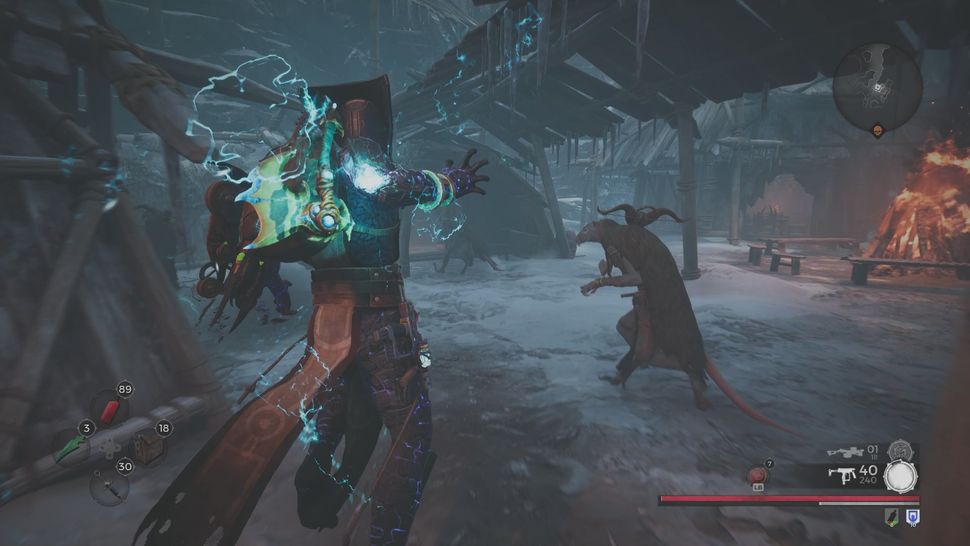
Task: Select the red crystal consumable slot
Action: (110, 410)
